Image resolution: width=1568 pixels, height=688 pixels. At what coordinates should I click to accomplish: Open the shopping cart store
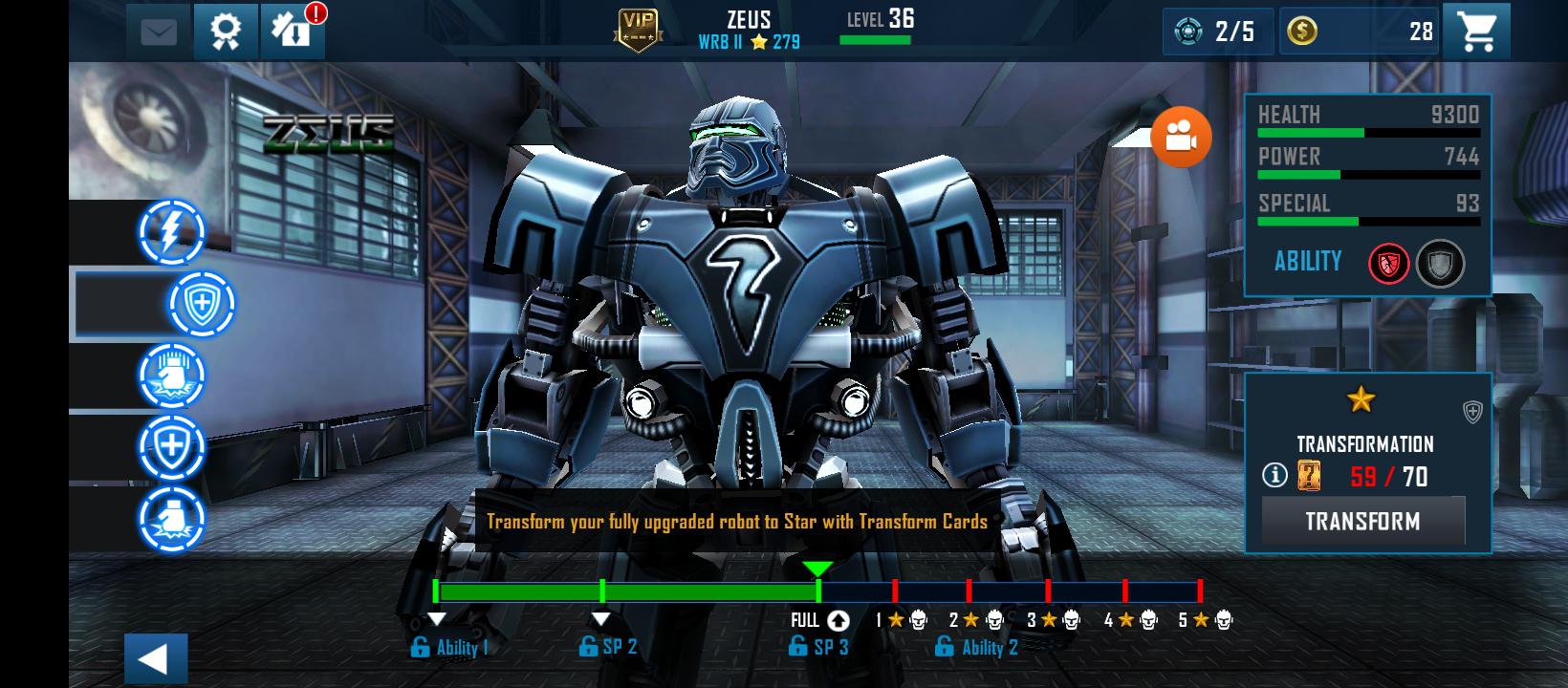pos(1475,32)
